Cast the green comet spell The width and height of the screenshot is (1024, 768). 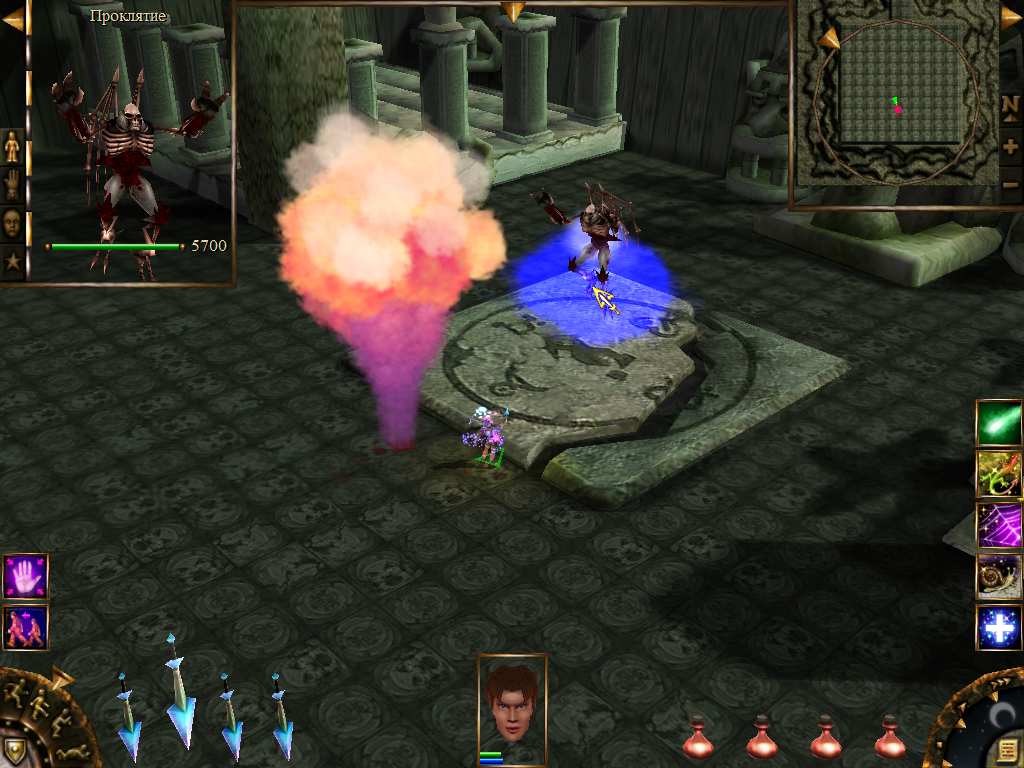click(x=999, y=423)
